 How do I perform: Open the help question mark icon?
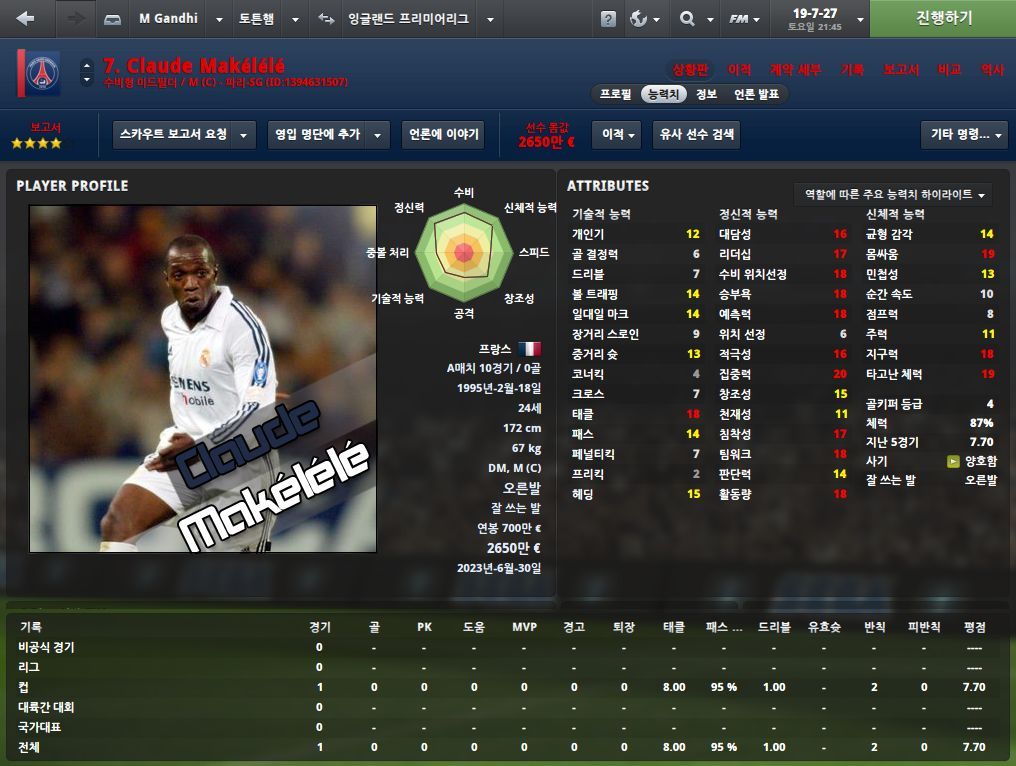(x=608, y=19)
